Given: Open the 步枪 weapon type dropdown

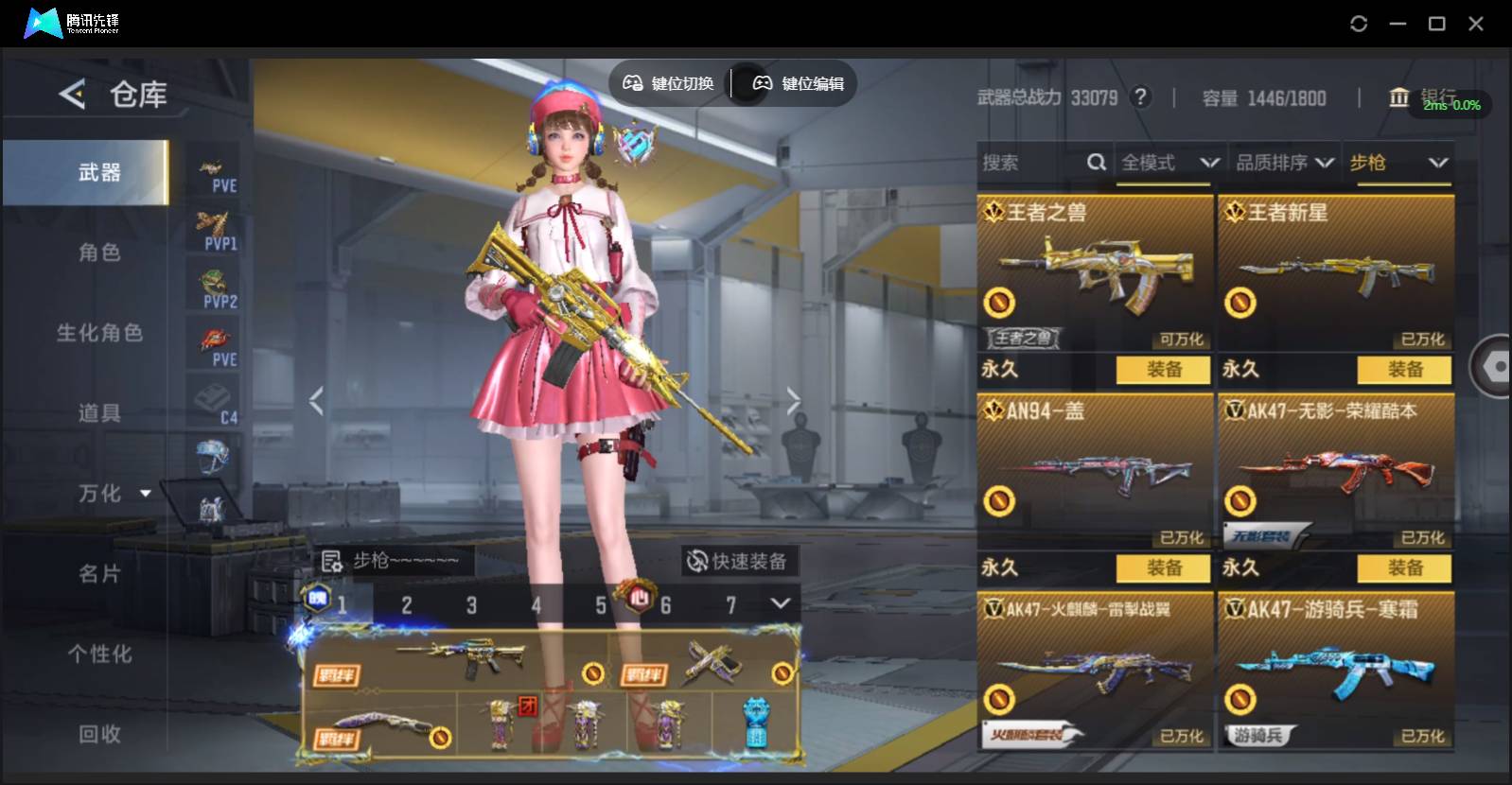Looking at the screenshot, I should [1398, 163].
